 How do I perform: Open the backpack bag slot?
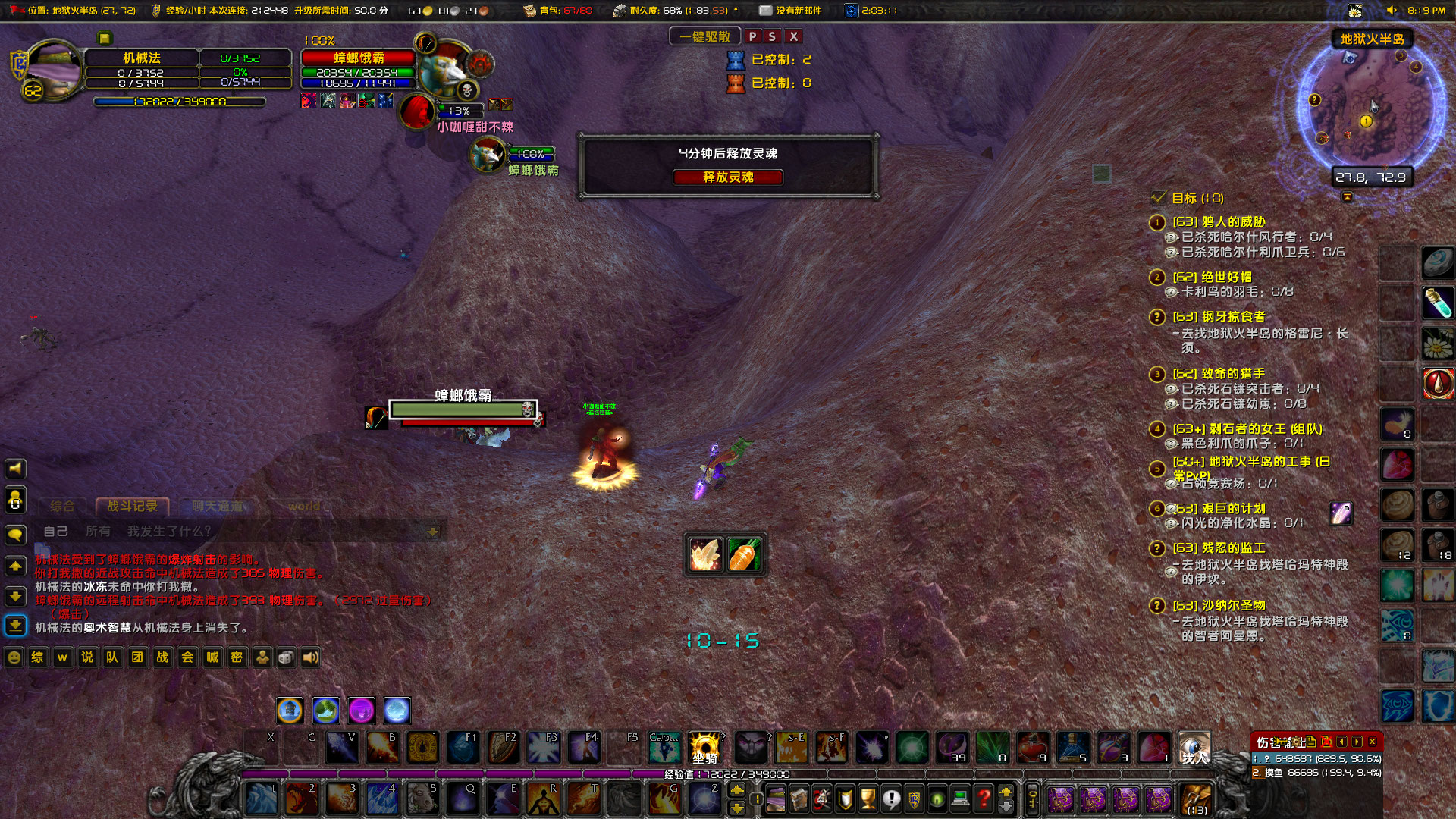(x=1197, y=799)
